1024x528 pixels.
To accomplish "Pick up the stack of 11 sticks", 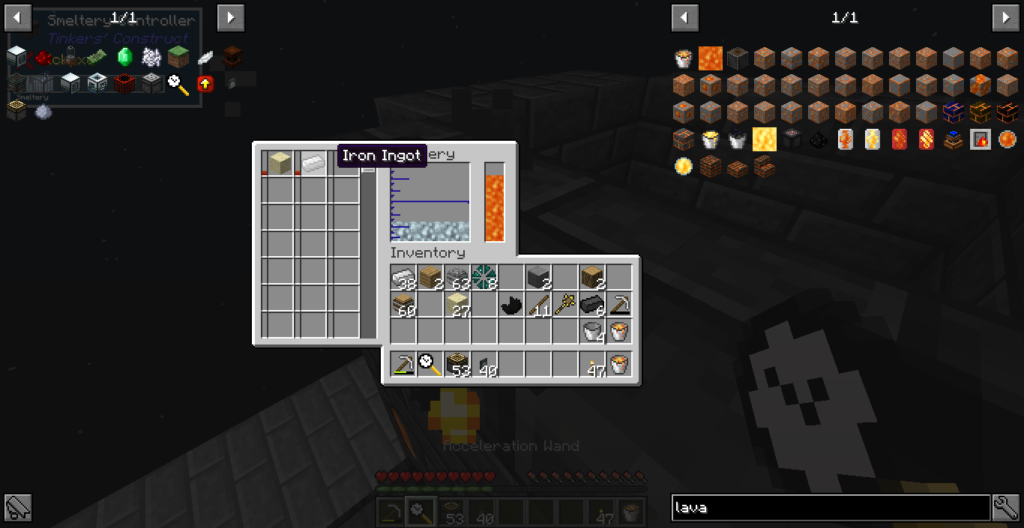I will (x=539, y=305).
